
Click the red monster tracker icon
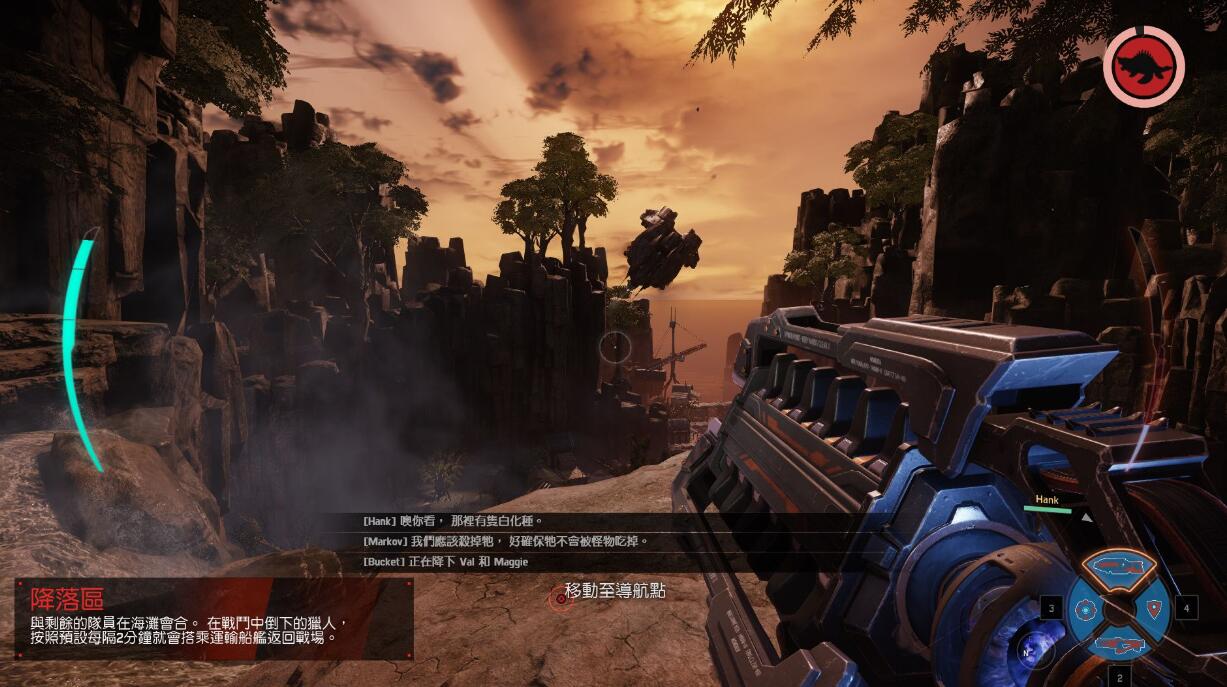1143,67
